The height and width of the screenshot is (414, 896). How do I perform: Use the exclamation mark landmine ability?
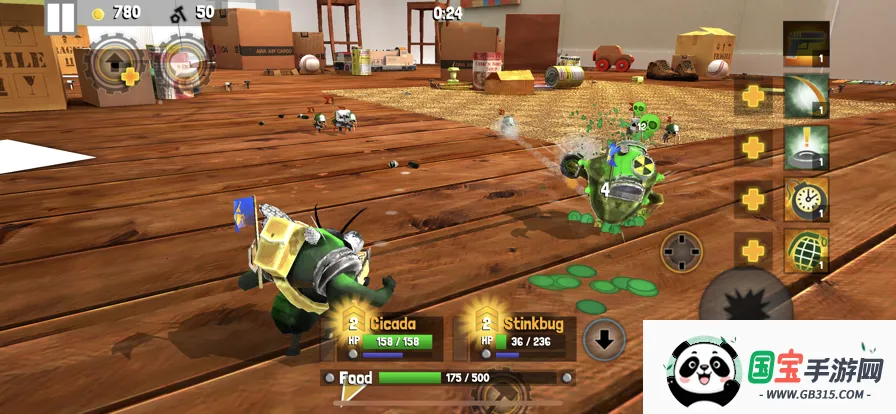[x=806, y=148]
